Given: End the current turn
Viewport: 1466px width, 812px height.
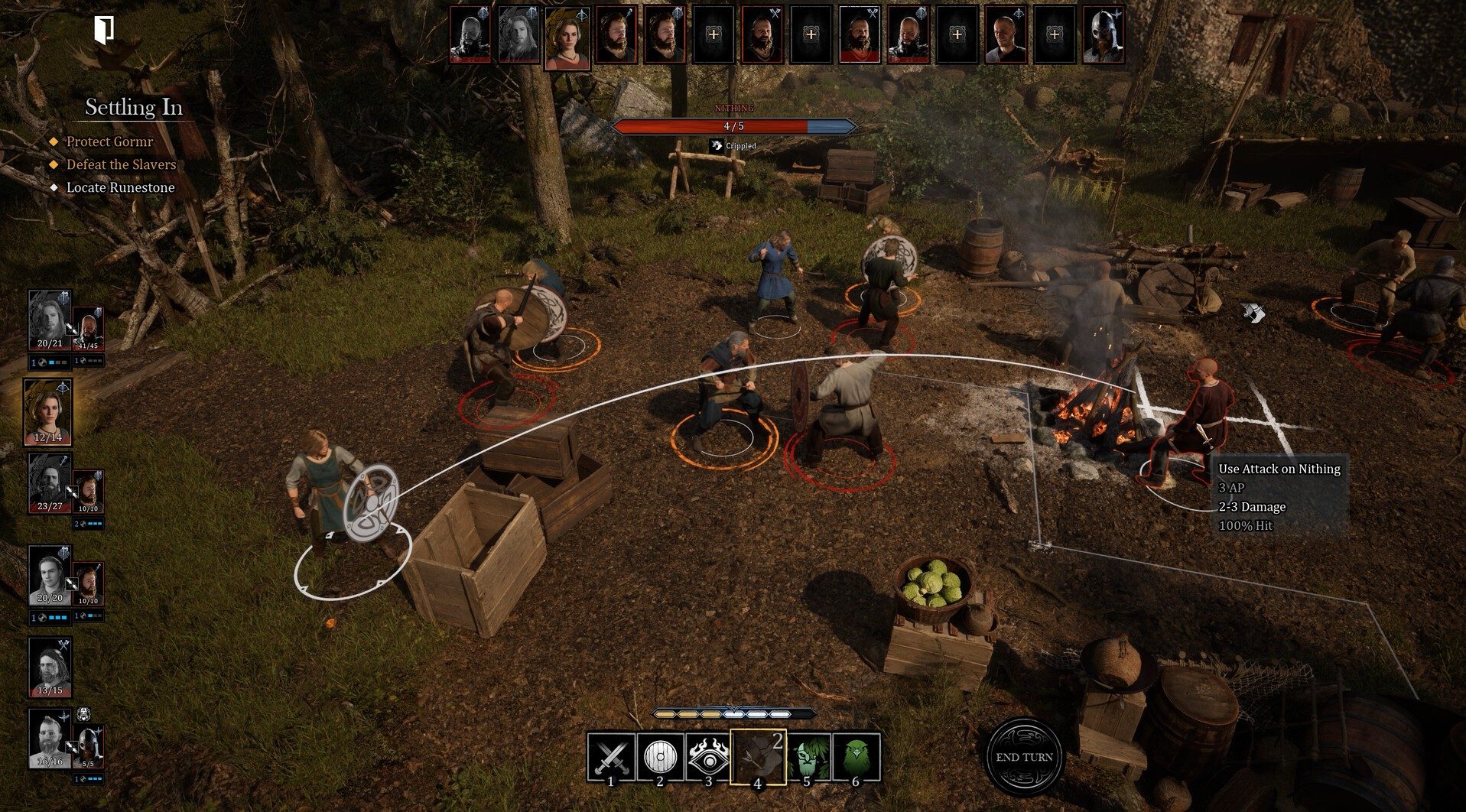Looking at the screenshot, I should tap(1024, 756).
